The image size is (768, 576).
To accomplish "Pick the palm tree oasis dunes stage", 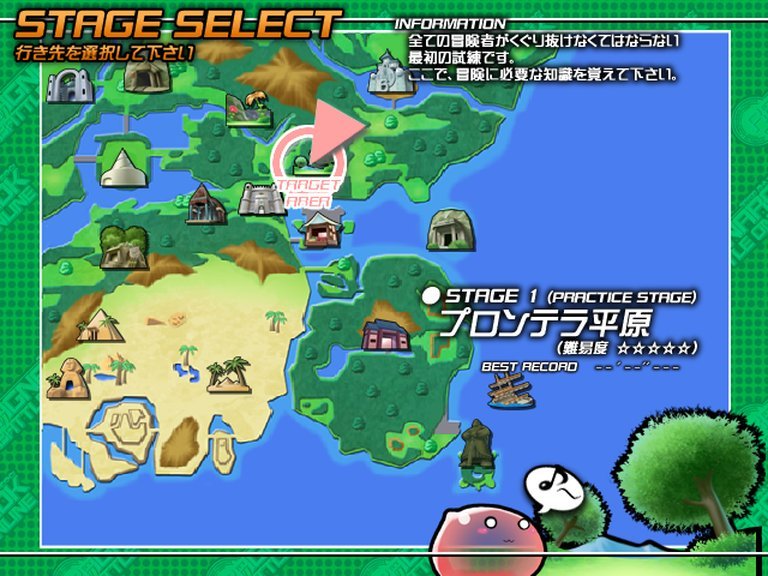I will (228, 374).
